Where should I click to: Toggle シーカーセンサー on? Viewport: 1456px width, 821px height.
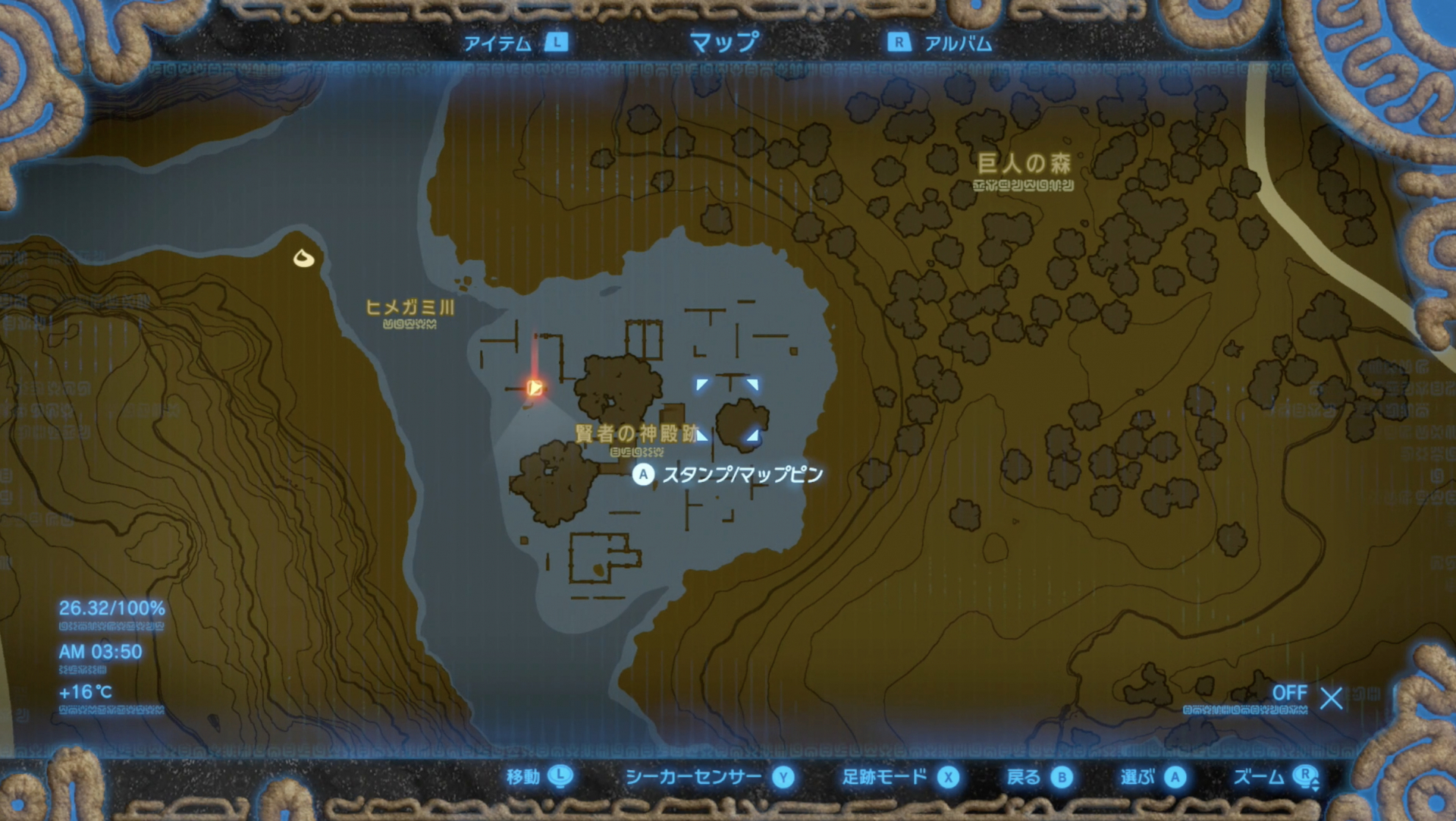[694, 777]
